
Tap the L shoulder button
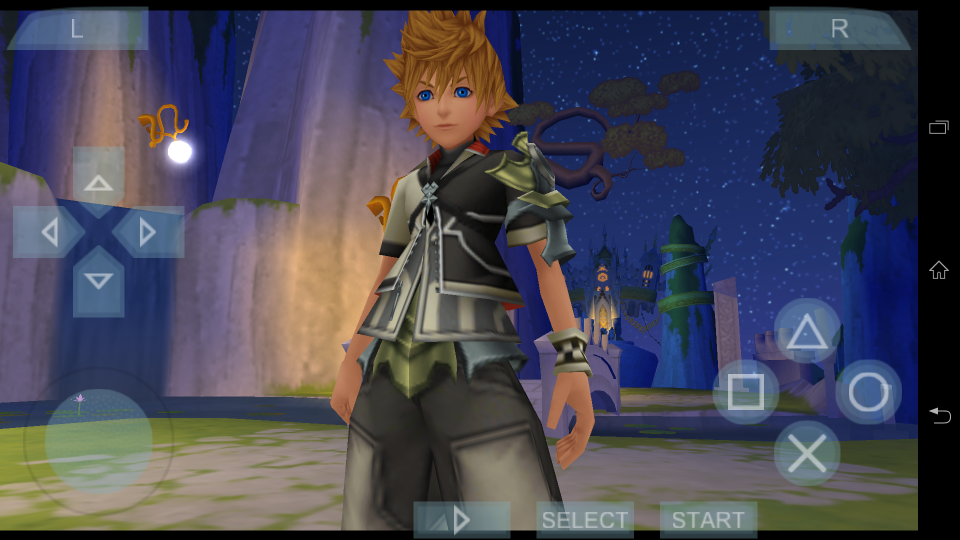click(x=77, y=30)
